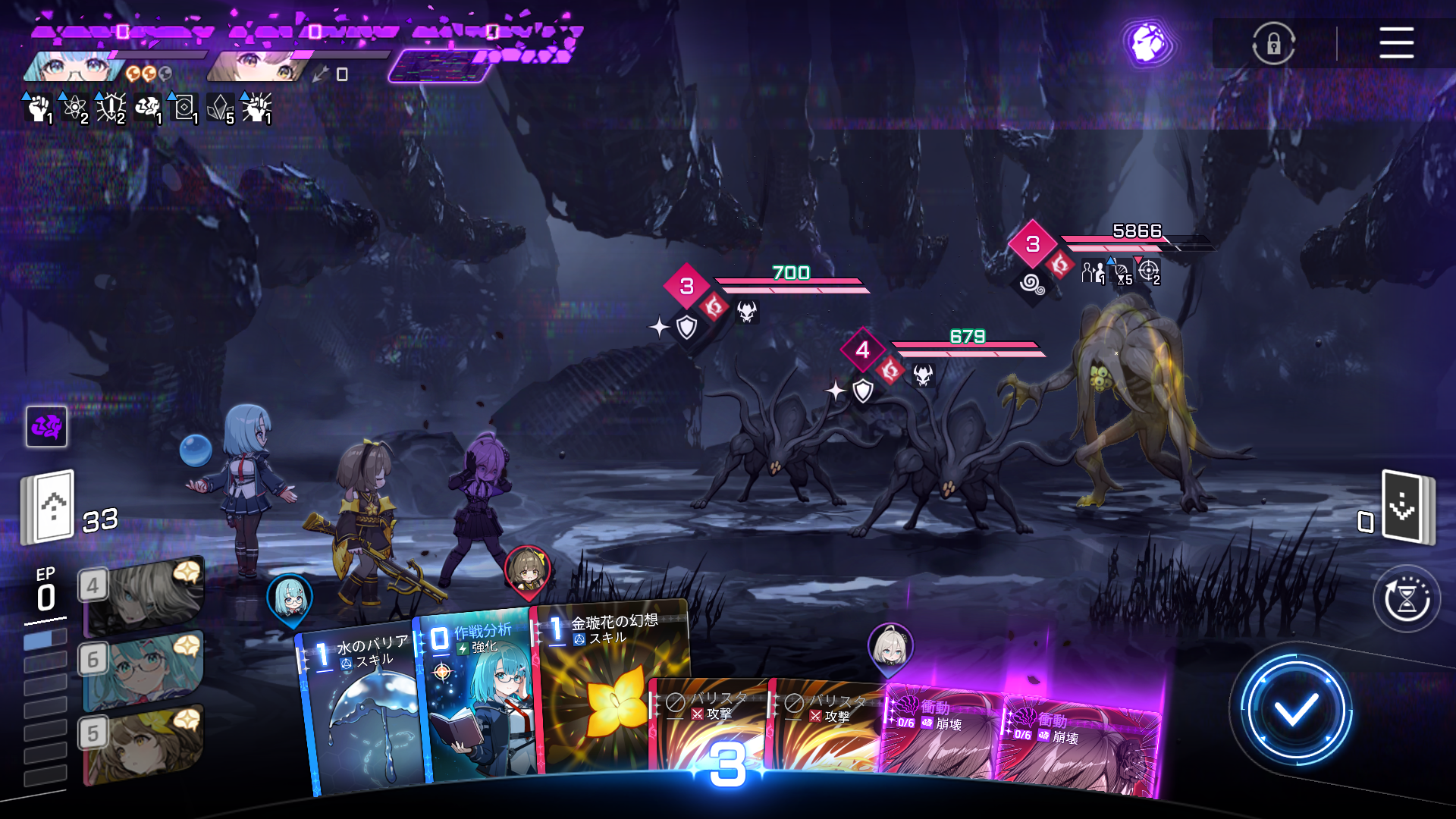Tap the purple brain icon on left
This screenshot has height=819, width=1456.
pos(46,427)
